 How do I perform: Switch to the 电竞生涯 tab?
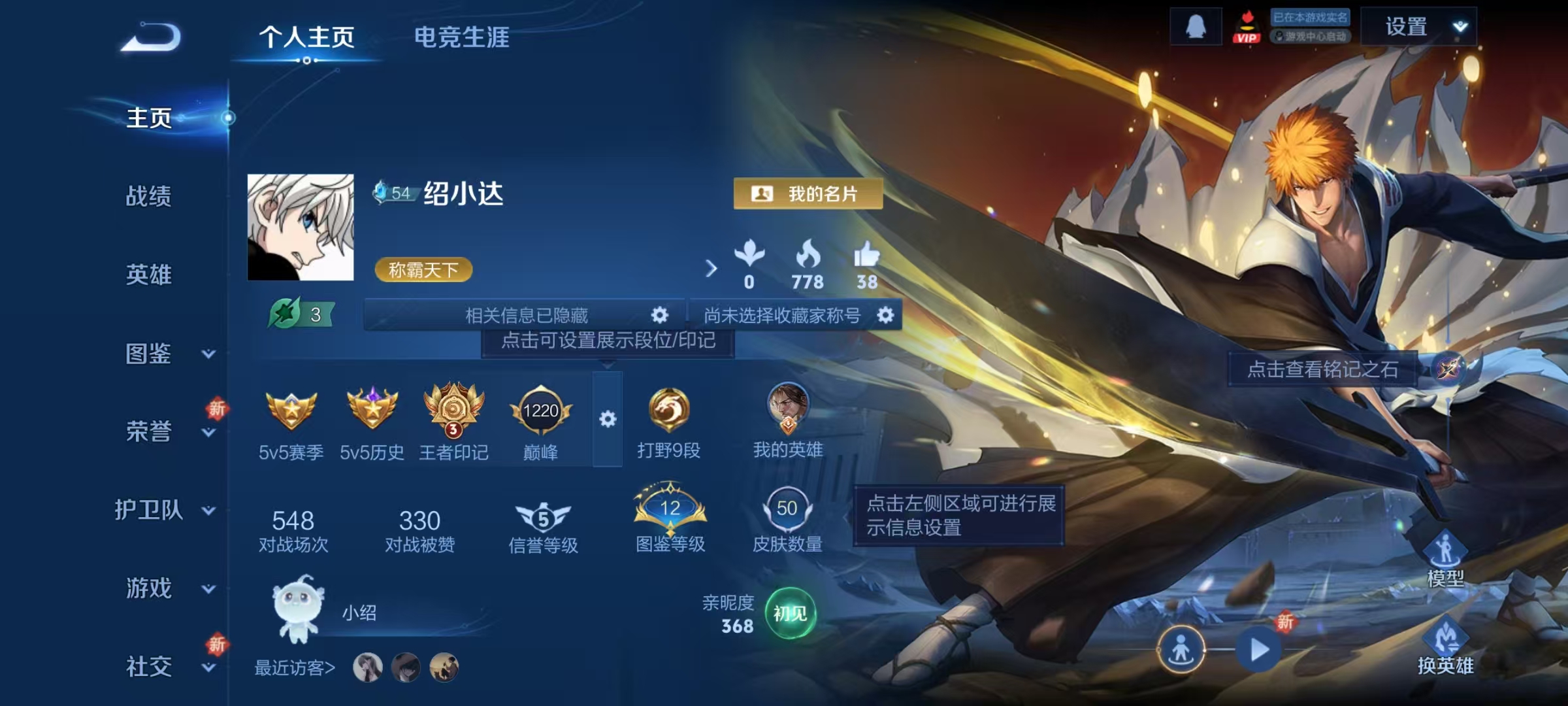coord(461,38)
